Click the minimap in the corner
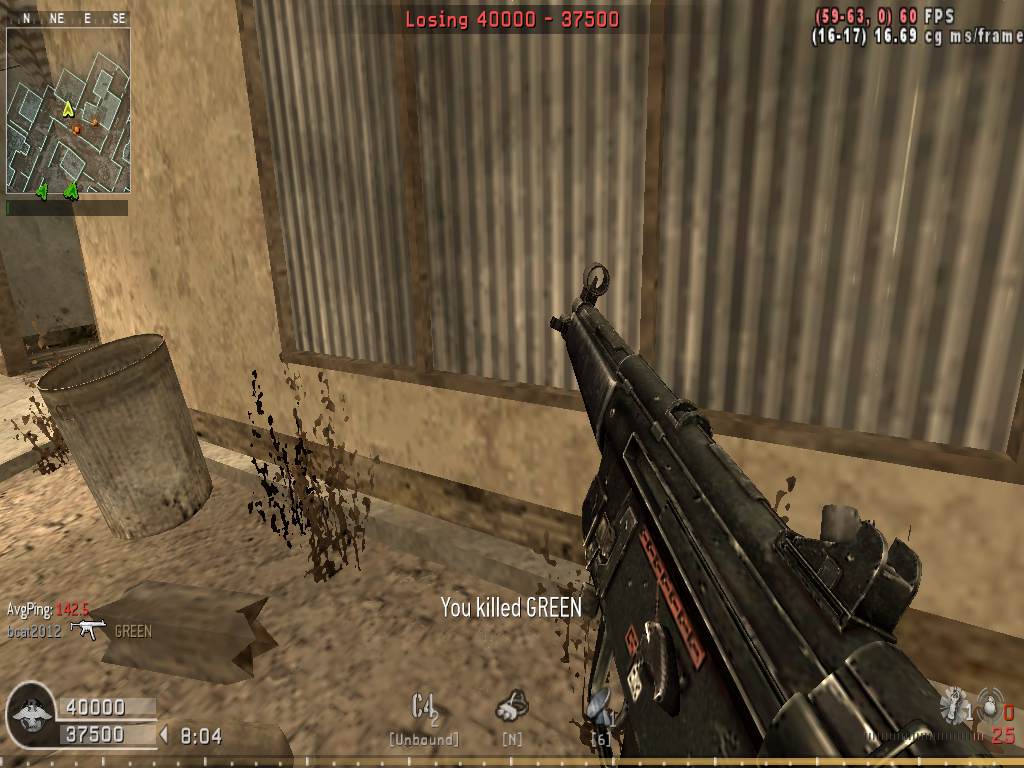 (x=68, y=110)
